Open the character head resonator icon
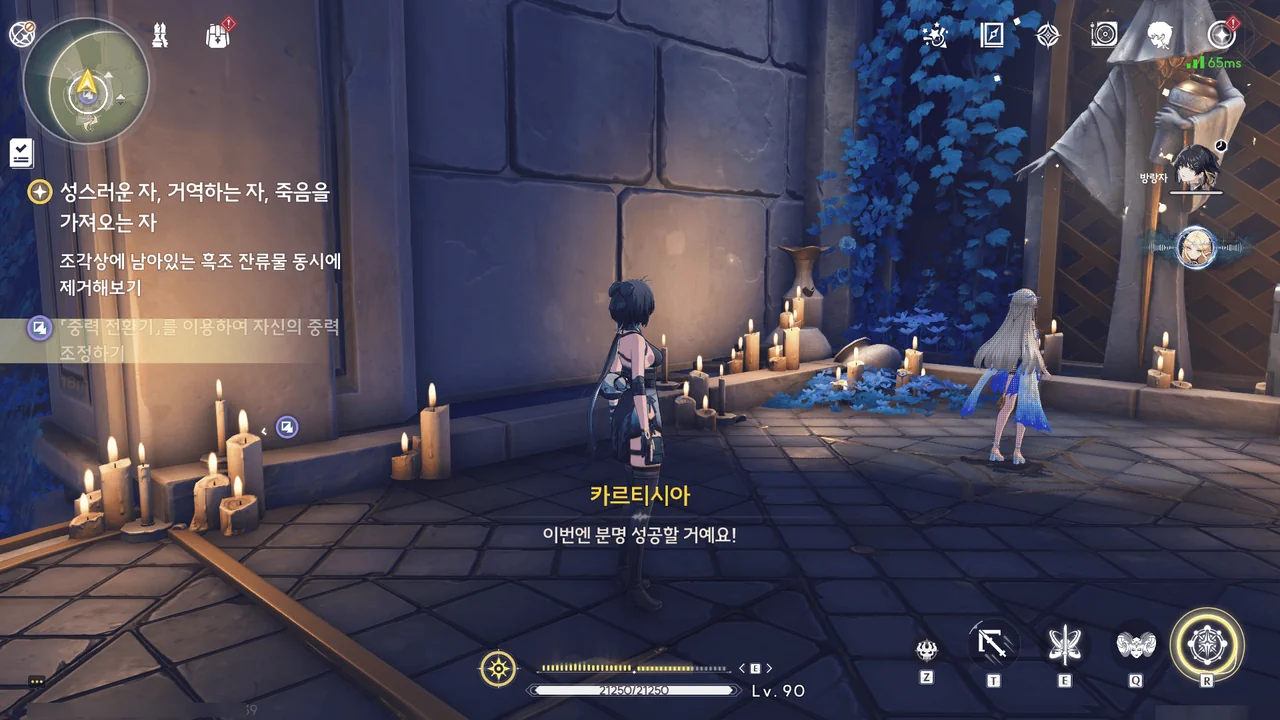This screenshot has height=720, width=1280. (x=1160, y=35)
